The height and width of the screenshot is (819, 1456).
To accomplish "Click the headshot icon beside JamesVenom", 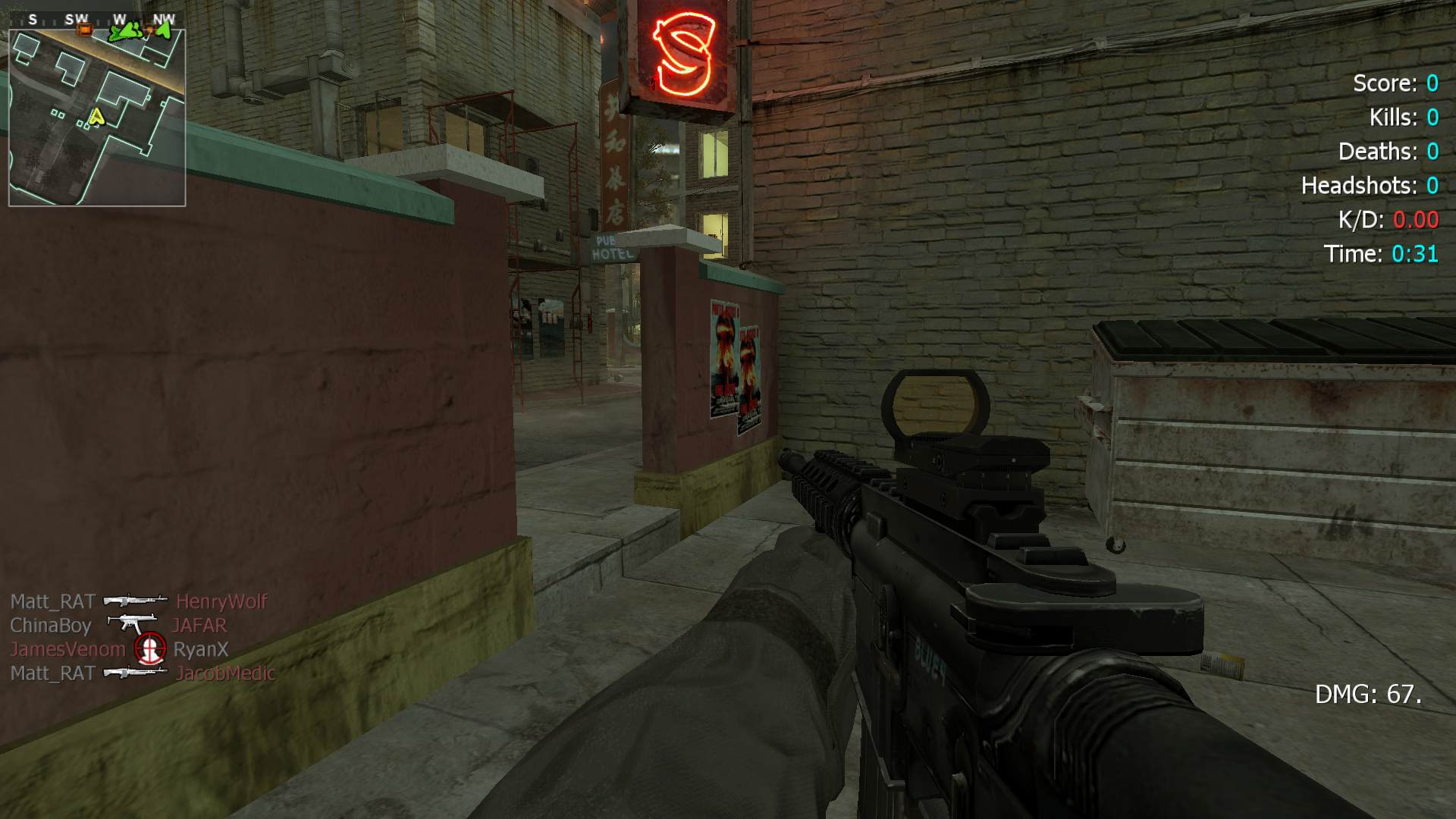I will tap(149, 649).
